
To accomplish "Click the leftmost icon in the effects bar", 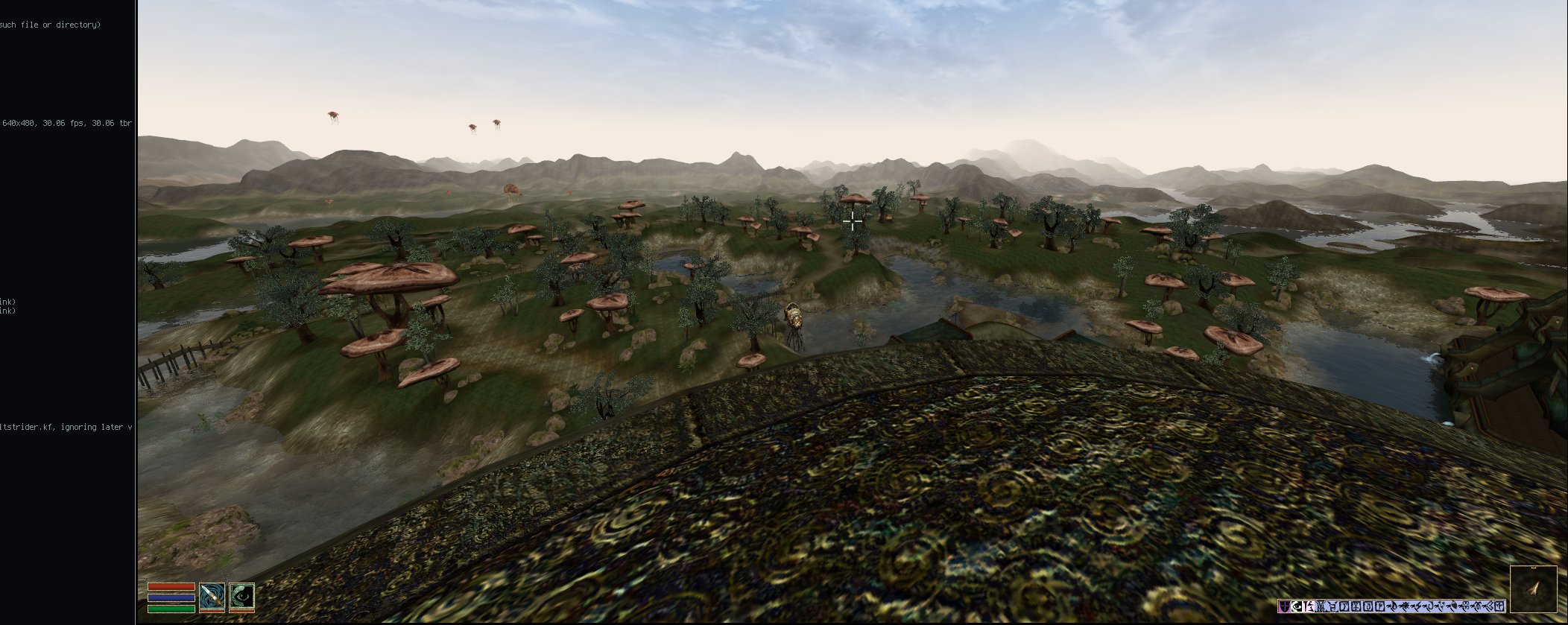I will coord(1284,606).
